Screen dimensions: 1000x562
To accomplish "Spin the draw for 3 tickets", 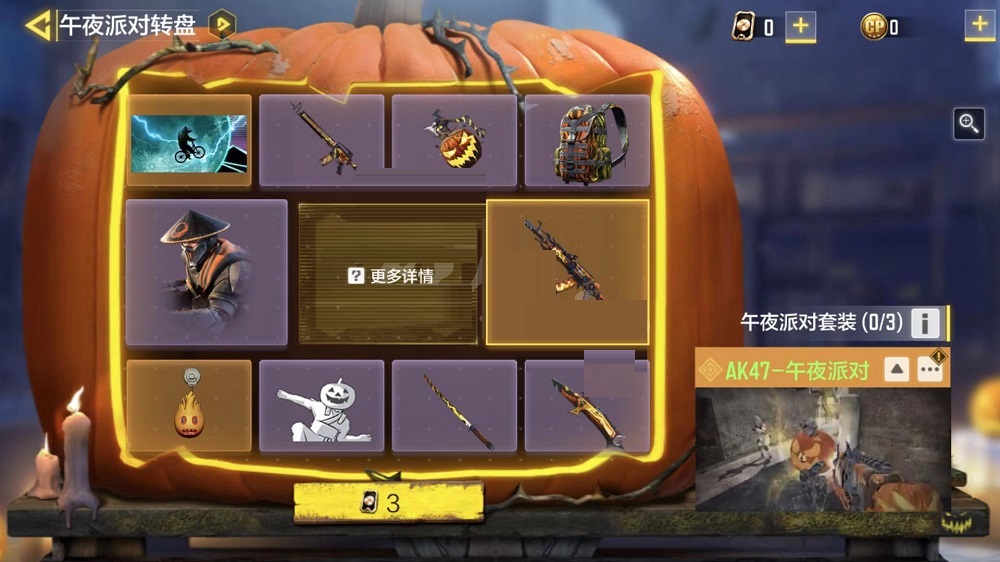I will (389, 502).
